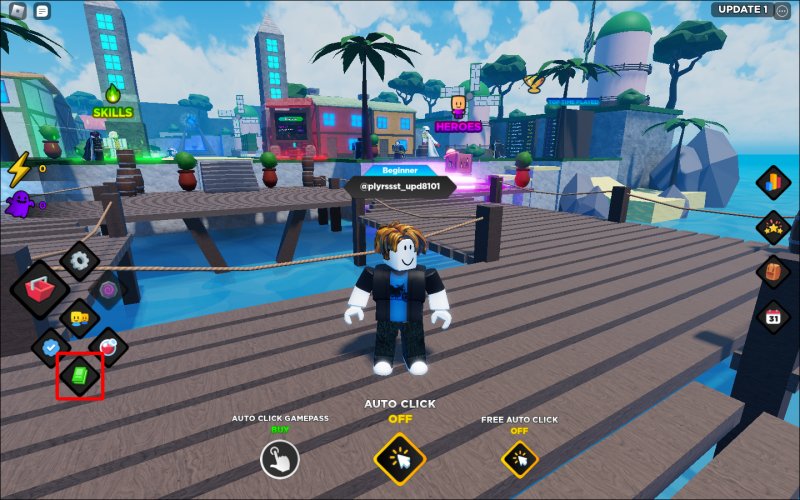This screenshot has width=800, height=500.
Task: Open the yellow friends icon
Action: point(79,318)
